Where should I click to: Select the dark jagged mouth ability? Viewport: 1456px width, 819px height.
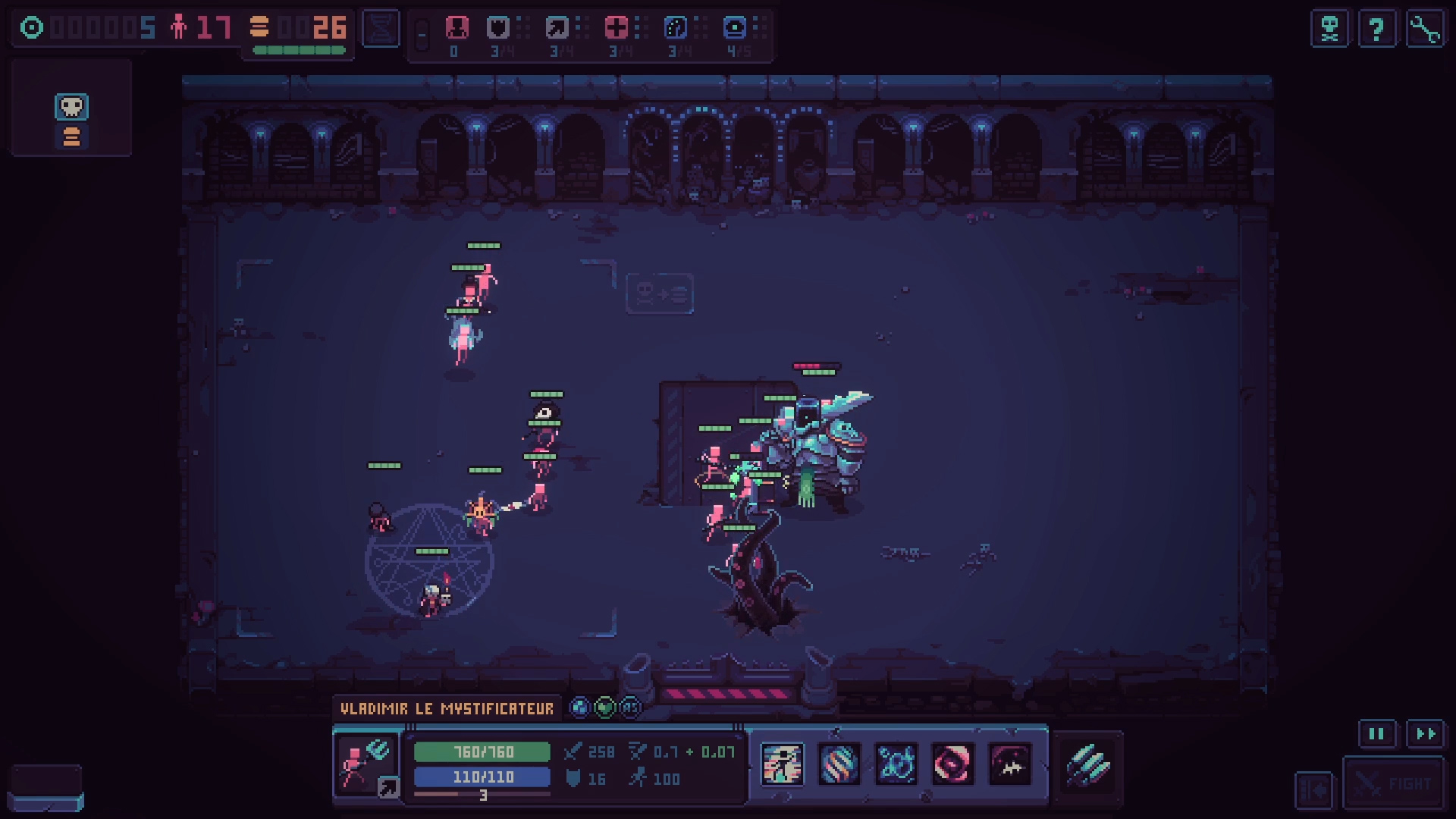pos(1010,764)
